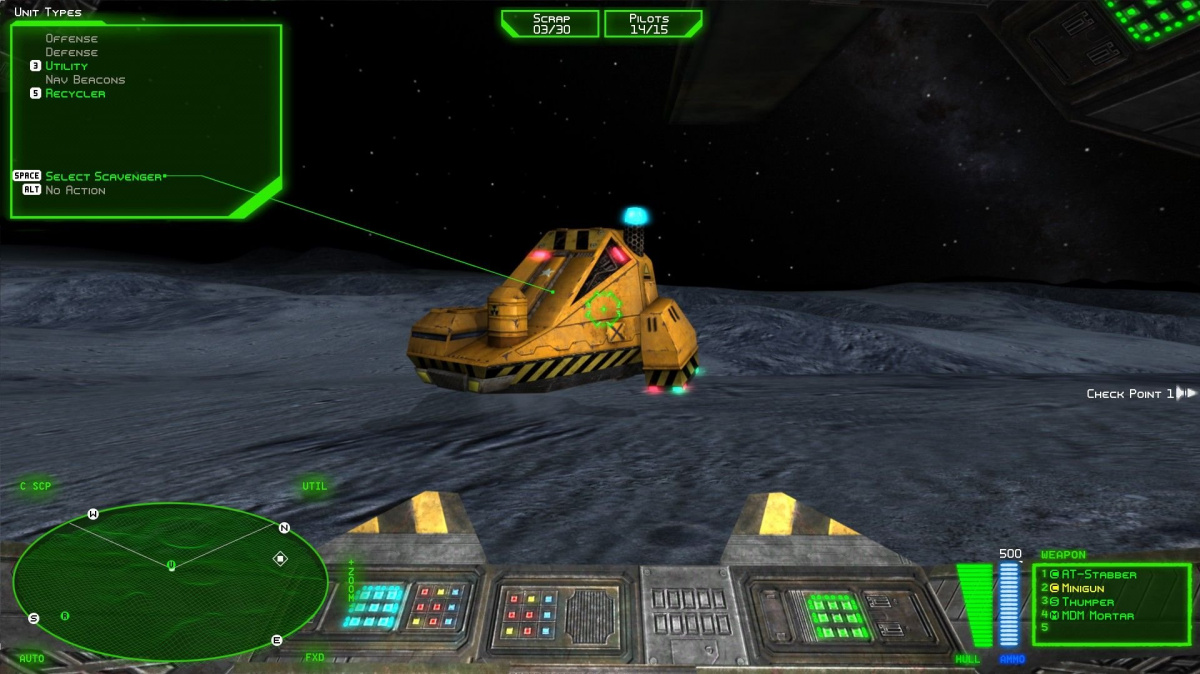Viewport: 1200px width, 674px height.
Task: Pick the Thumper from the weapon list
Action: (1087, 602)
